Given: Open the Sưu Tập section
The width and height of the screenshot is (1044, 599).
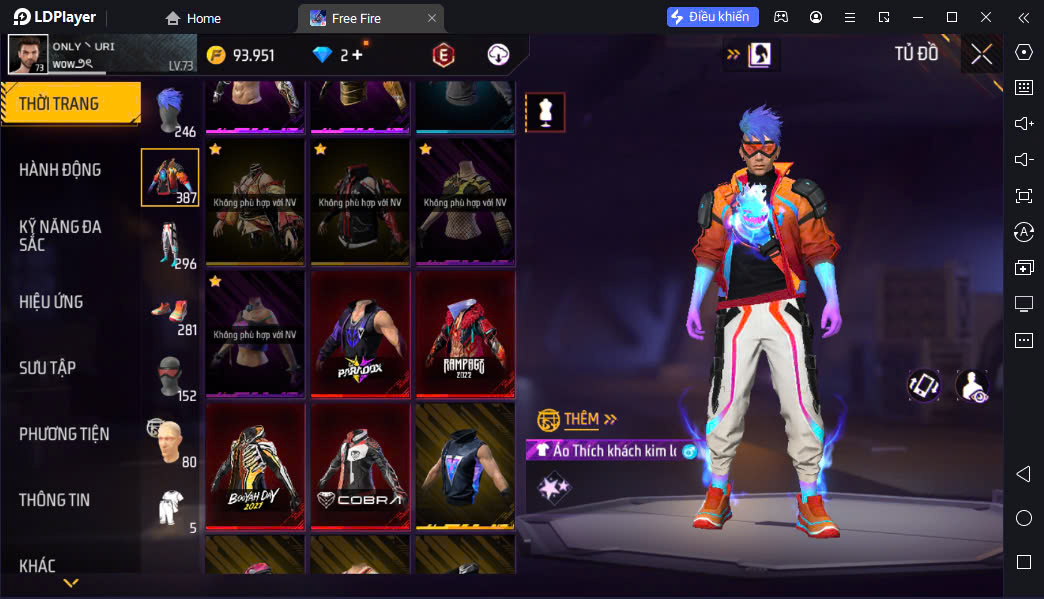Looking at the screenshot, I should pyautogui.click(x=47, y=368).
